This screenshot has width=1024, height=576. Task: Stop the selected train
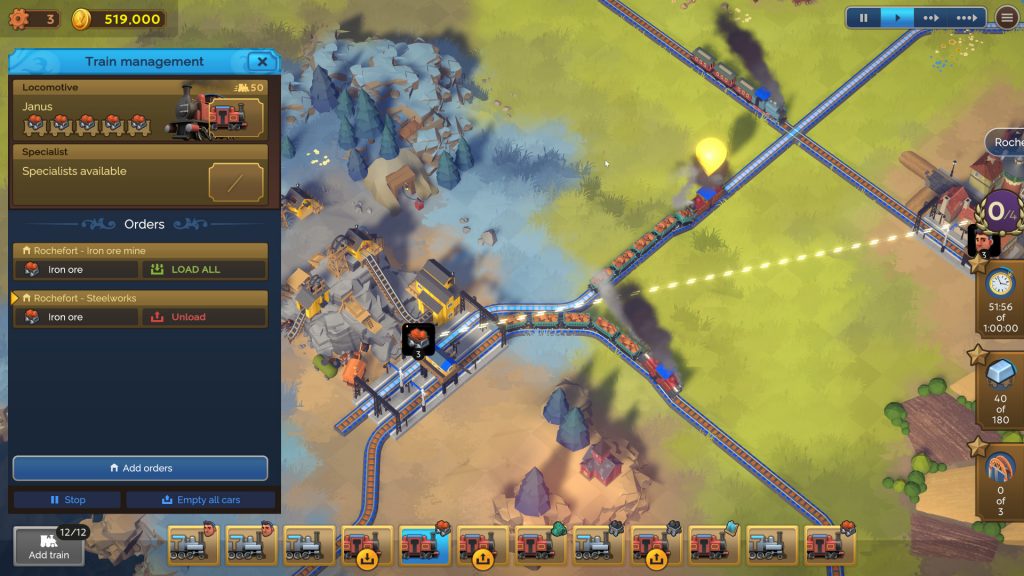(68, 500)
